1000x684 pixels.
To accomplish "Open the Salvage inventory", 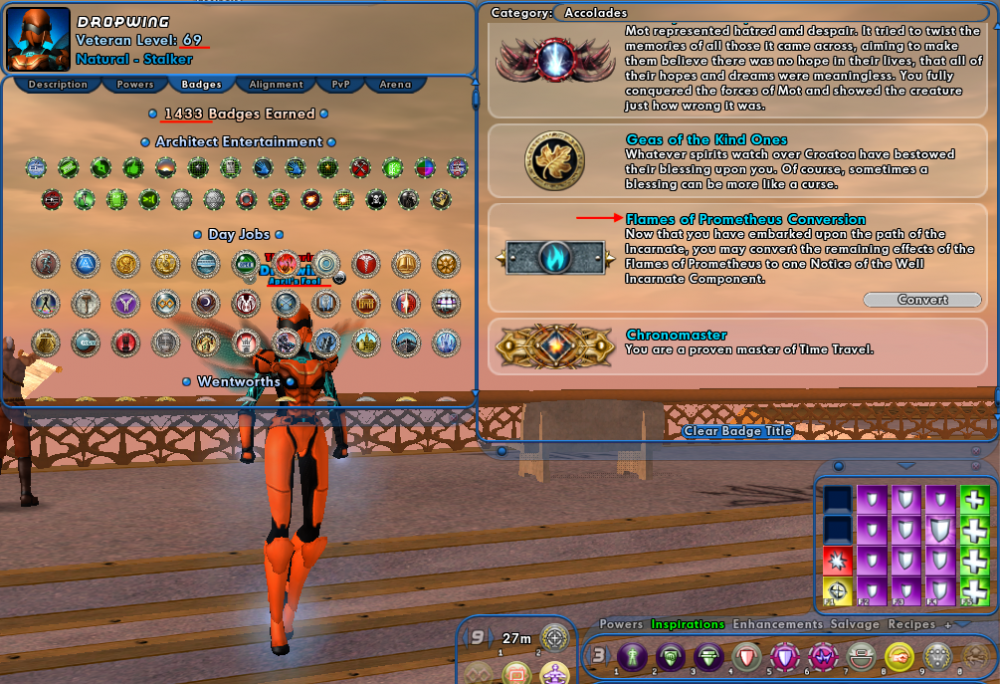I will 855,624.
